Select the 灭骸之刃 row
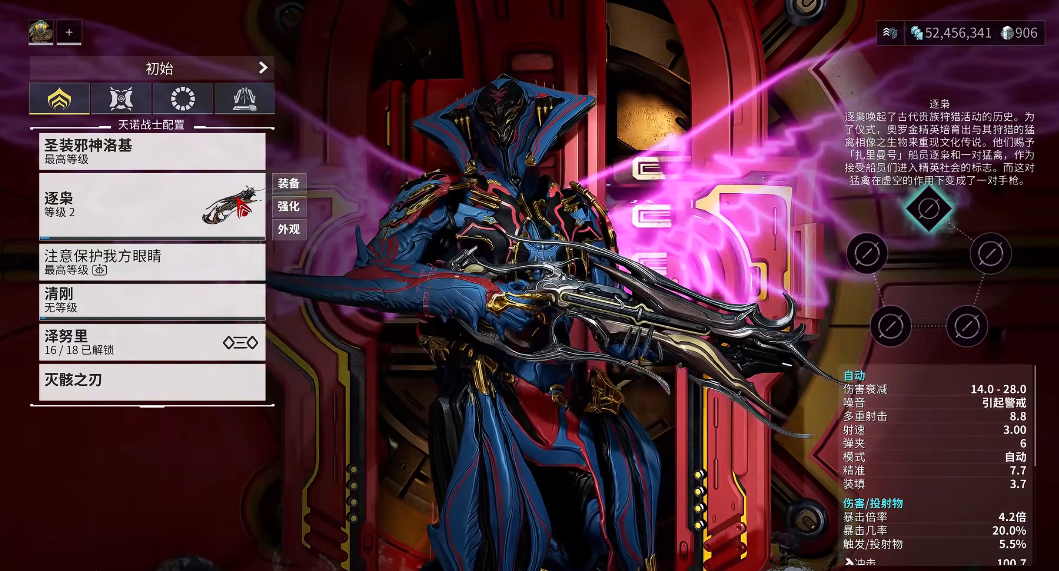 tap(152, 381)
